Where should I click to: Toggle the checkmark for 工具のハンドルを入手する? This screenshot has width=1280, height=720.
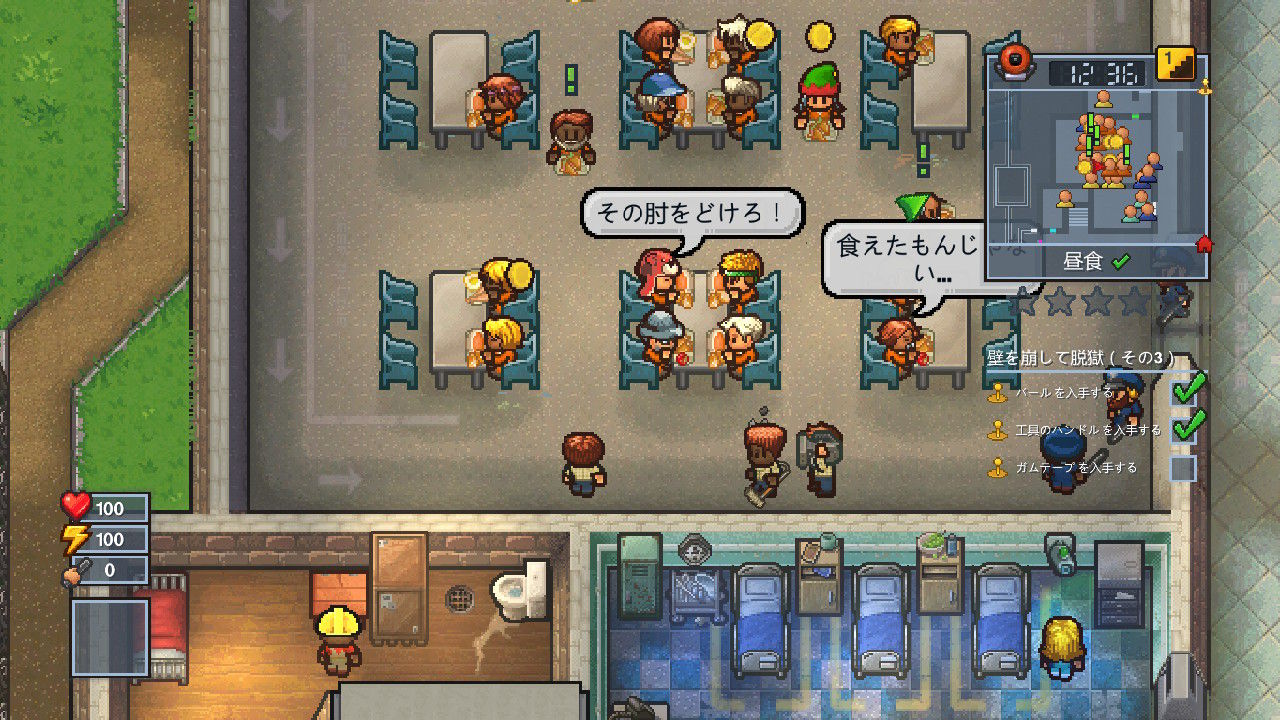coord(1184,429)
